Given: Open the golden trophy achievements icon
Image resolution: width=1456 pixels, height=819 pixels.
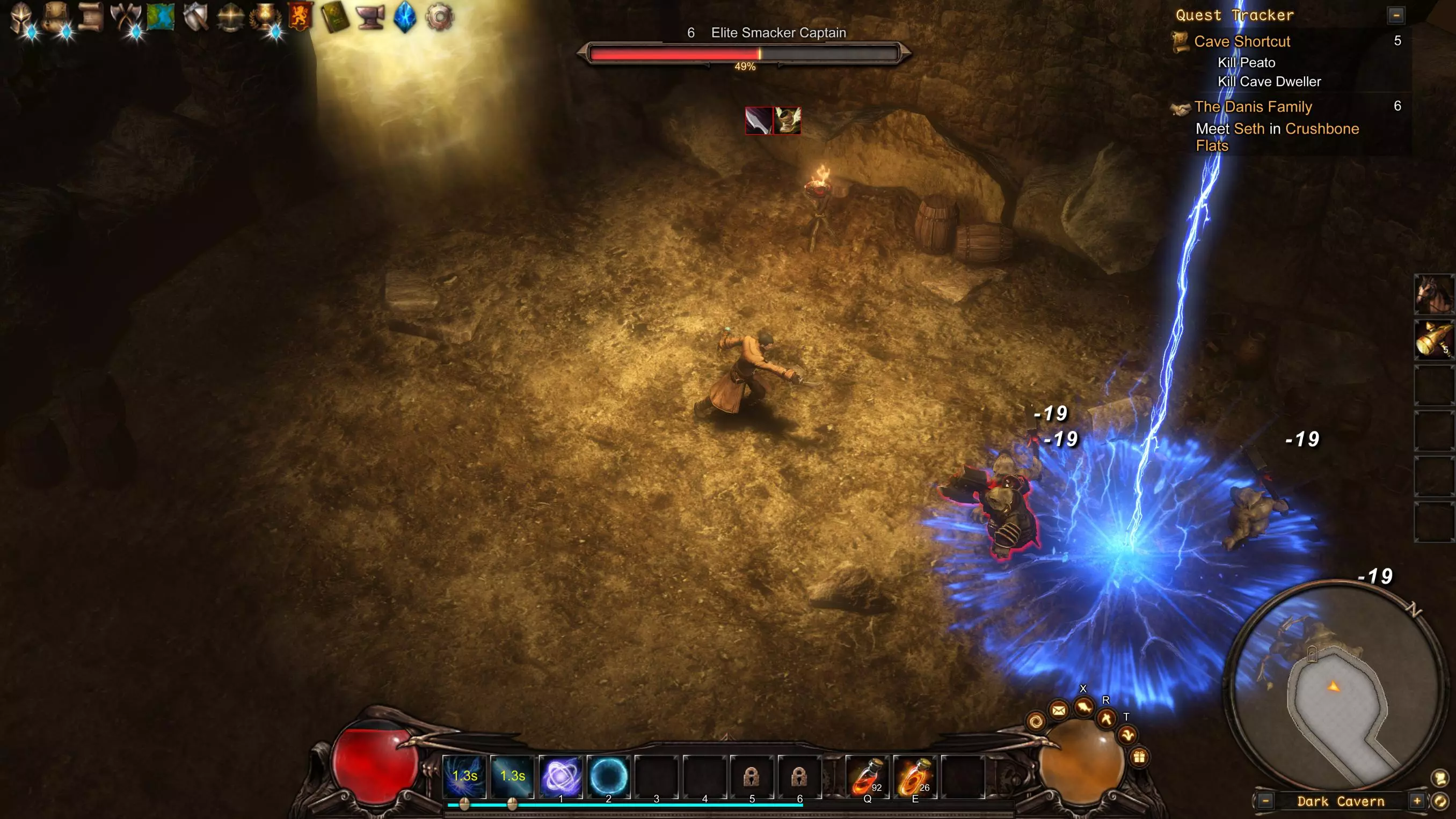Looking at the screenshot, I should (265, 17).
